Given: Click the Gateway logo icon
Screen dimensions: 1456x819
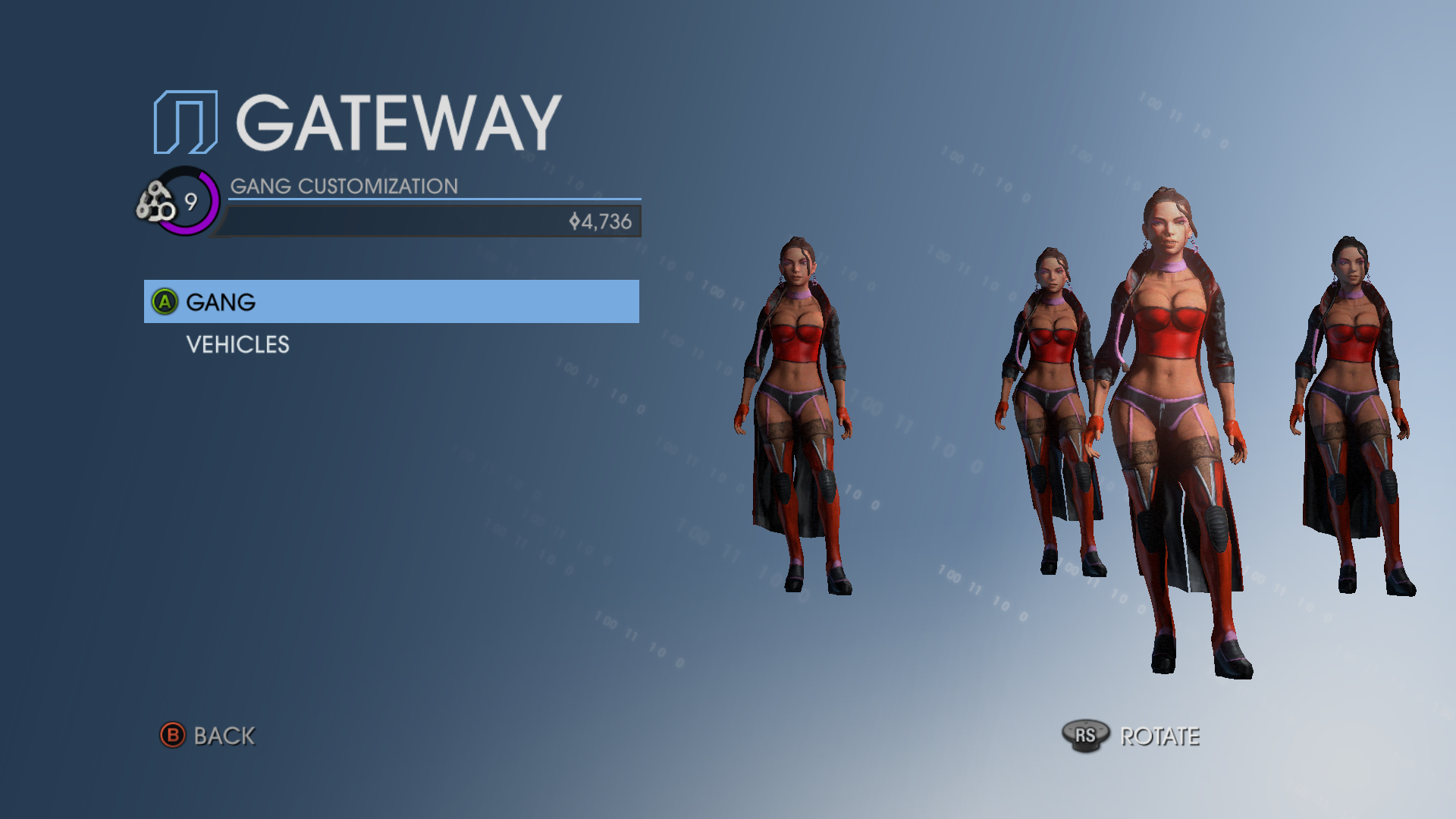Looking at the screenshot, I should pos(184,121).
